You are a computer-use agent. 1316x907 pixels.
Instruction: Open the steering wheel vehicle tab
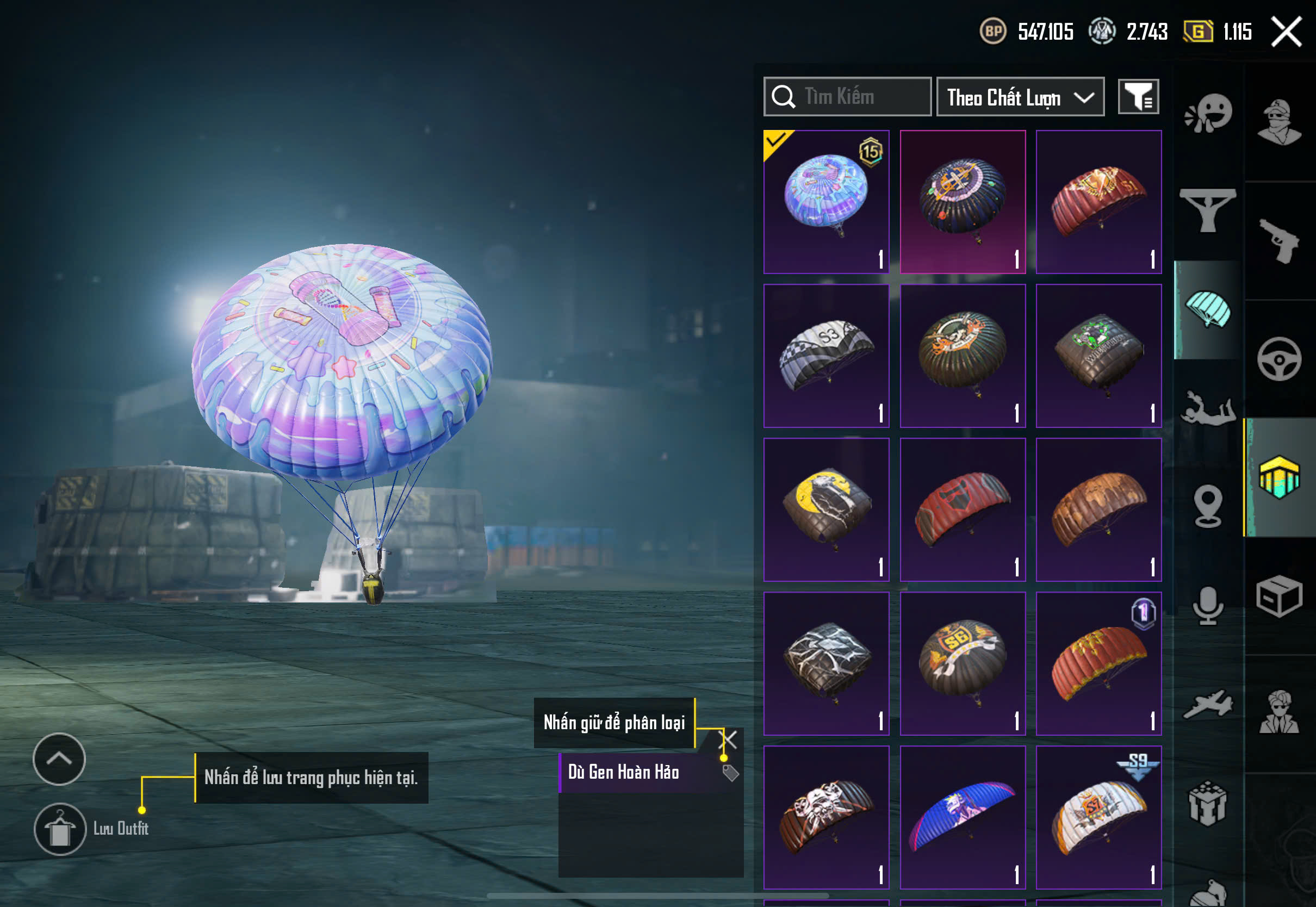point(1279,359)
